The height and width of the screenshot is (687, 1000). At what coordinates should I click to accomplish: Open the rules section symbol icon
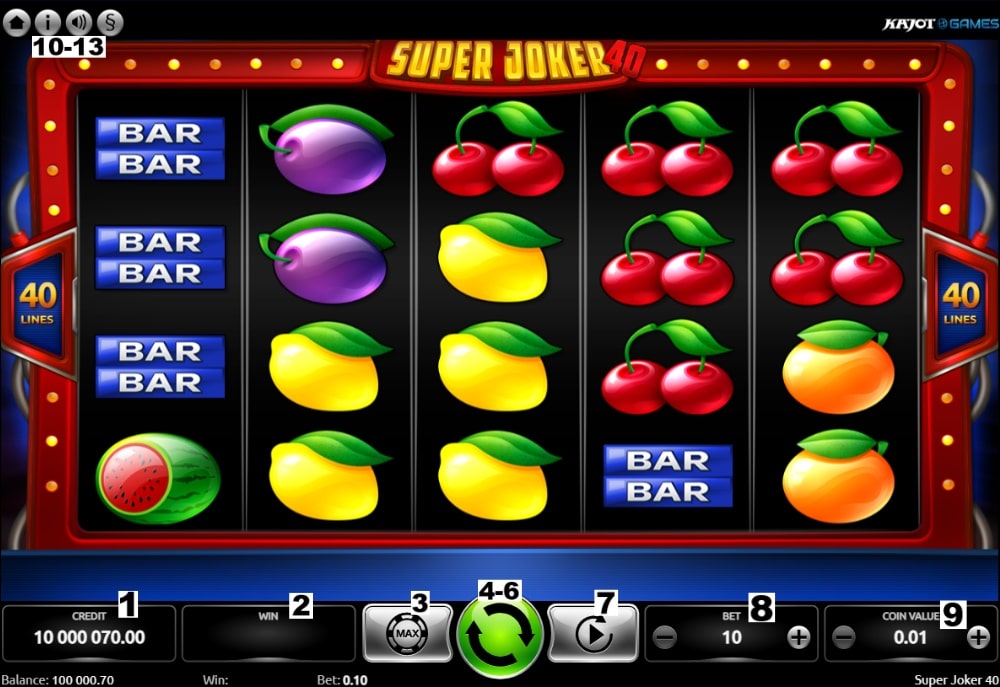click(x=108, y=21)
